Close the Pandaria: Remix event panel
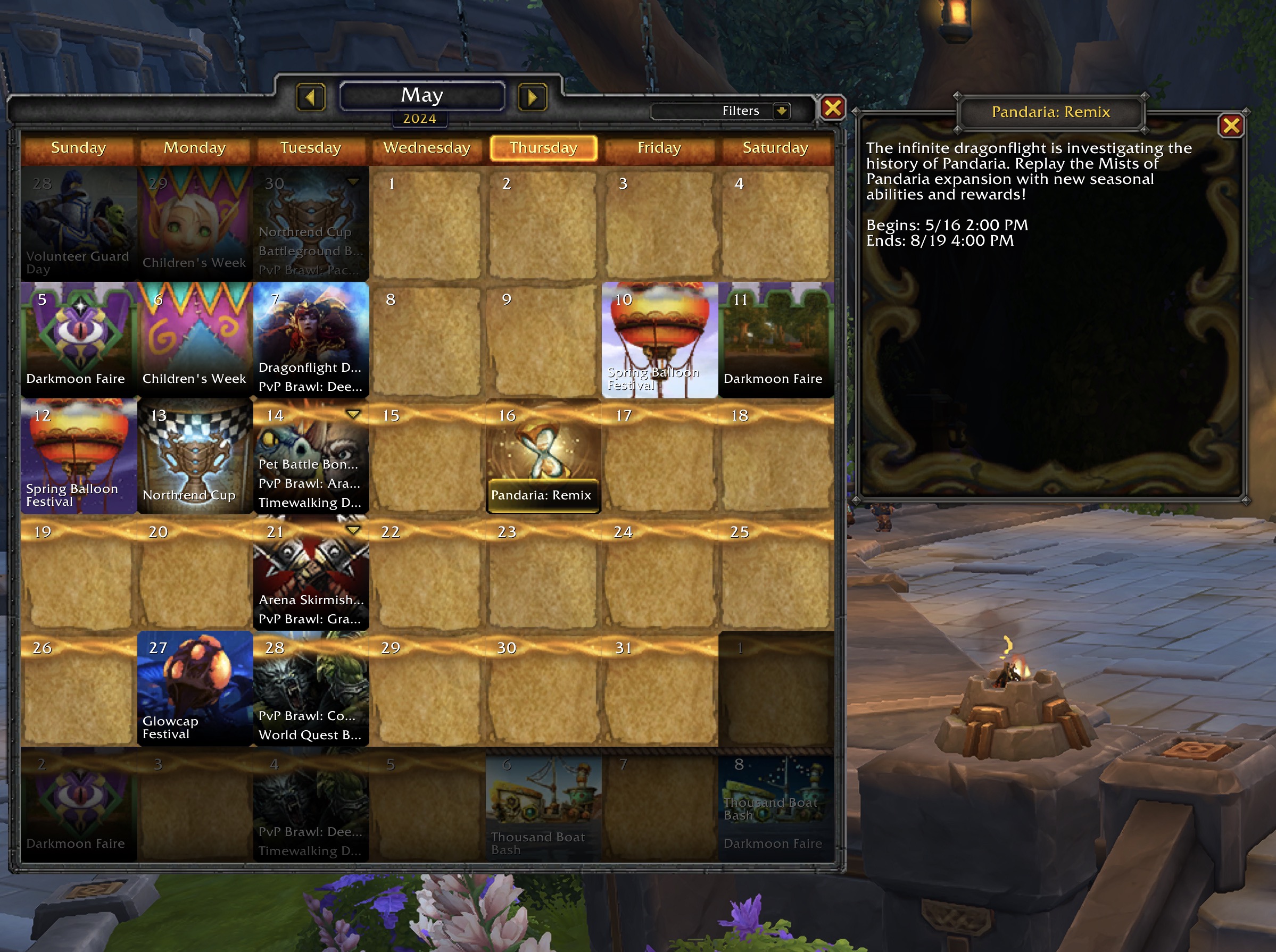Image resolution: width=1276 pixels, height=952 pixels. click(x=1230, y=126)
